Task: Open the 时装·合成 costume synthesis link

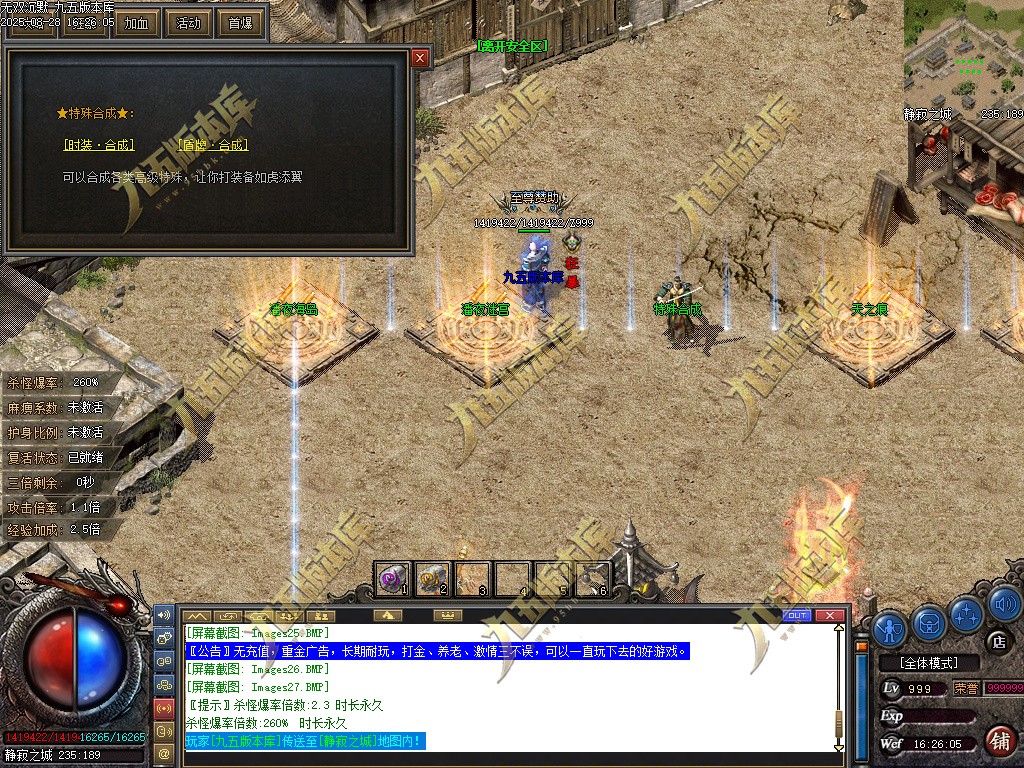Action: tap(98, 145)
